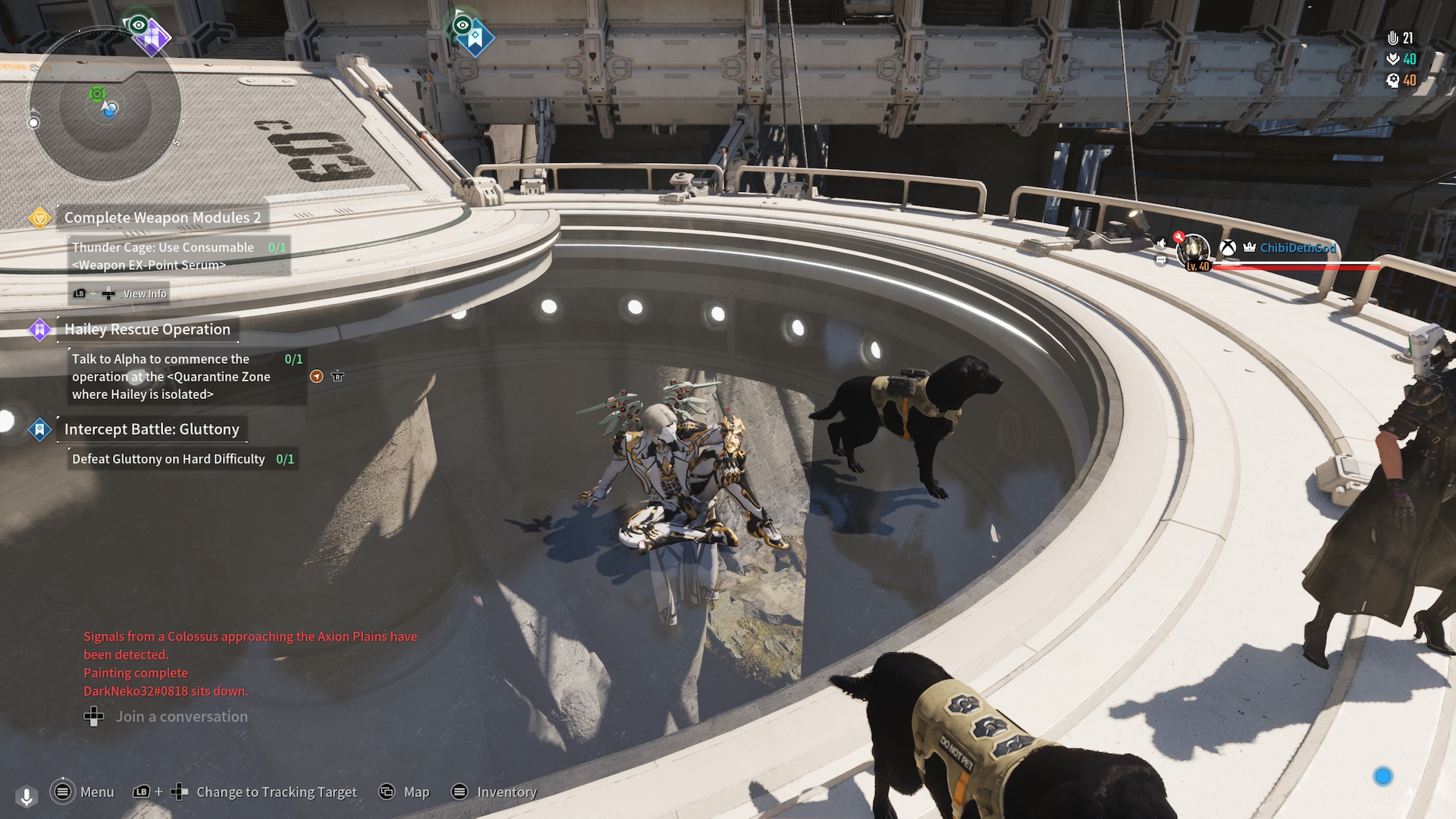Select the Hailey Rescue Operation quest
1456x819 pixels.
point(147,329)
